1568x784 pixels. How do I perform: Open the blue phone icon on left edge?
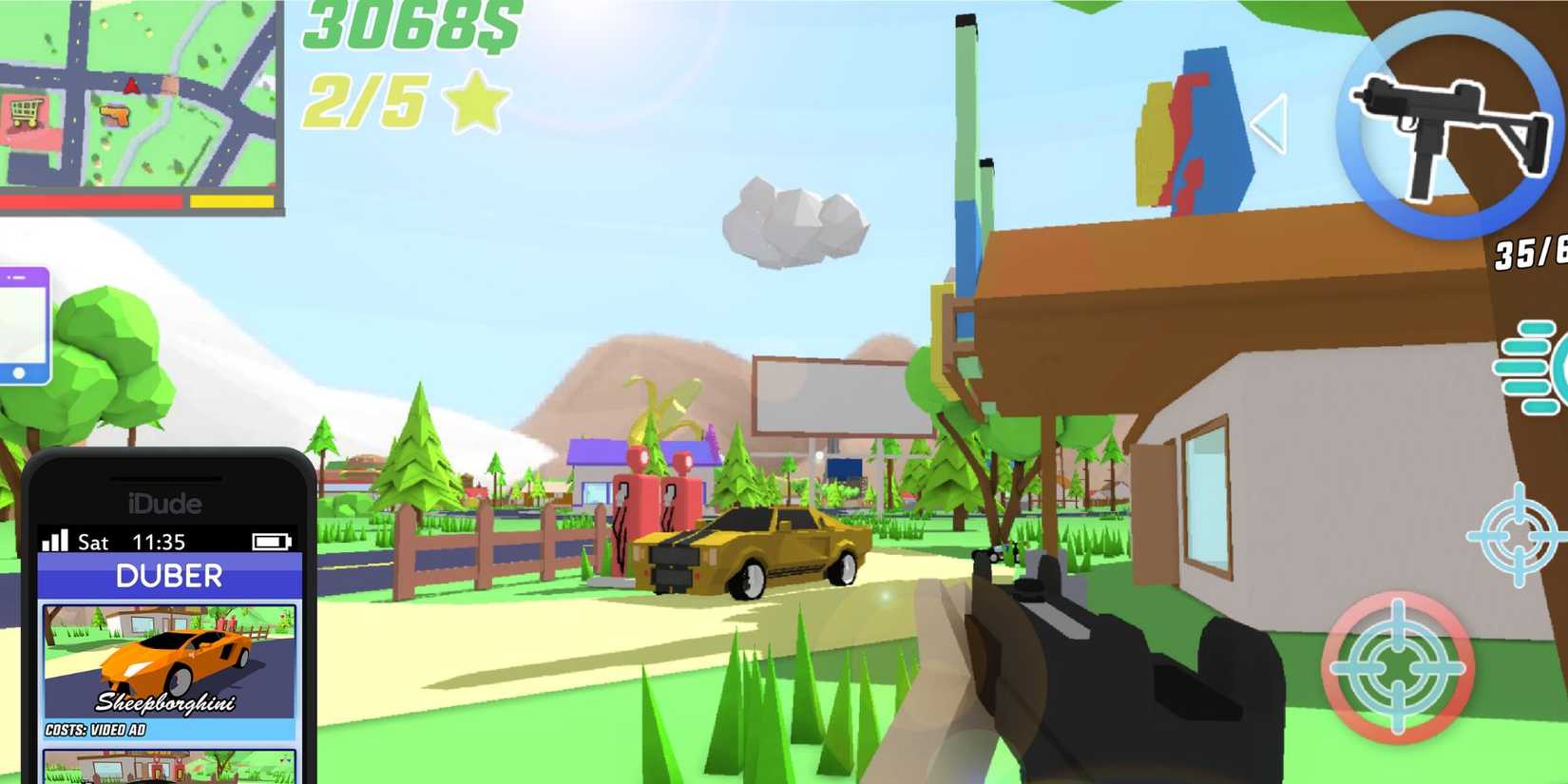[x=21, y=323]
